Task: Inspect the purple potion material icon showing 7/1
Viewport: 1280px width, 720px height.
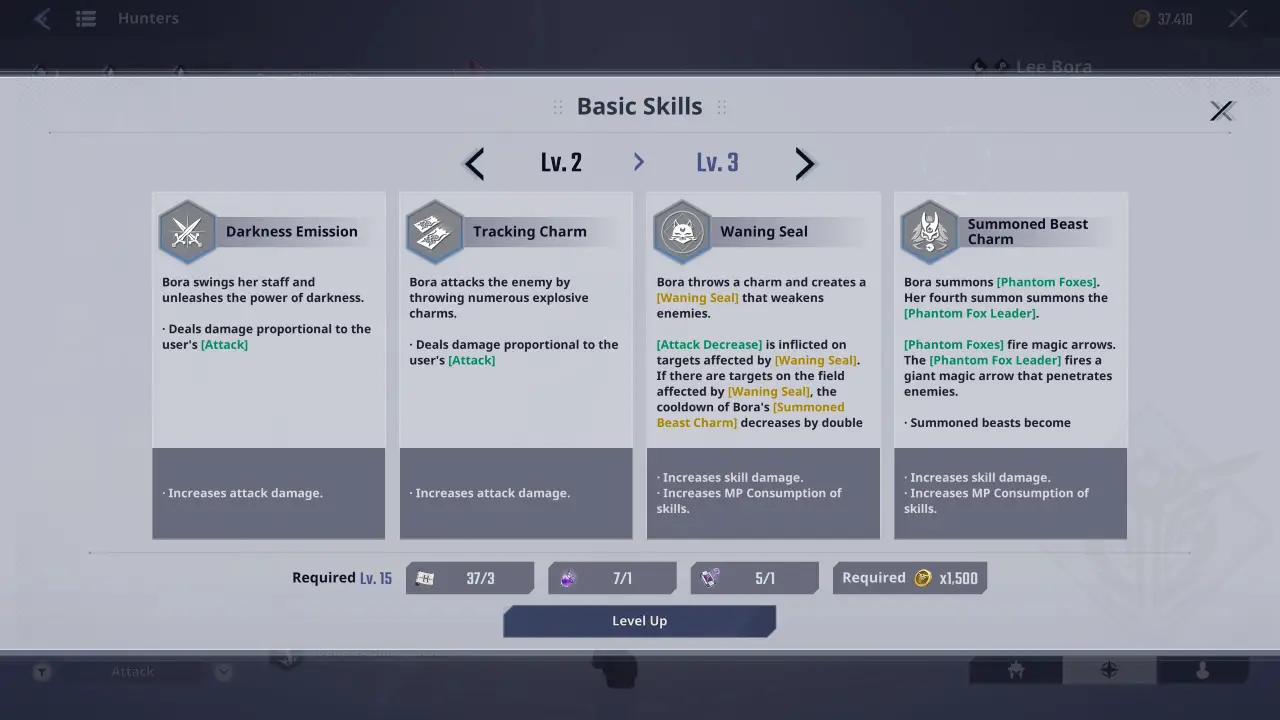Action: click(568, 577)
